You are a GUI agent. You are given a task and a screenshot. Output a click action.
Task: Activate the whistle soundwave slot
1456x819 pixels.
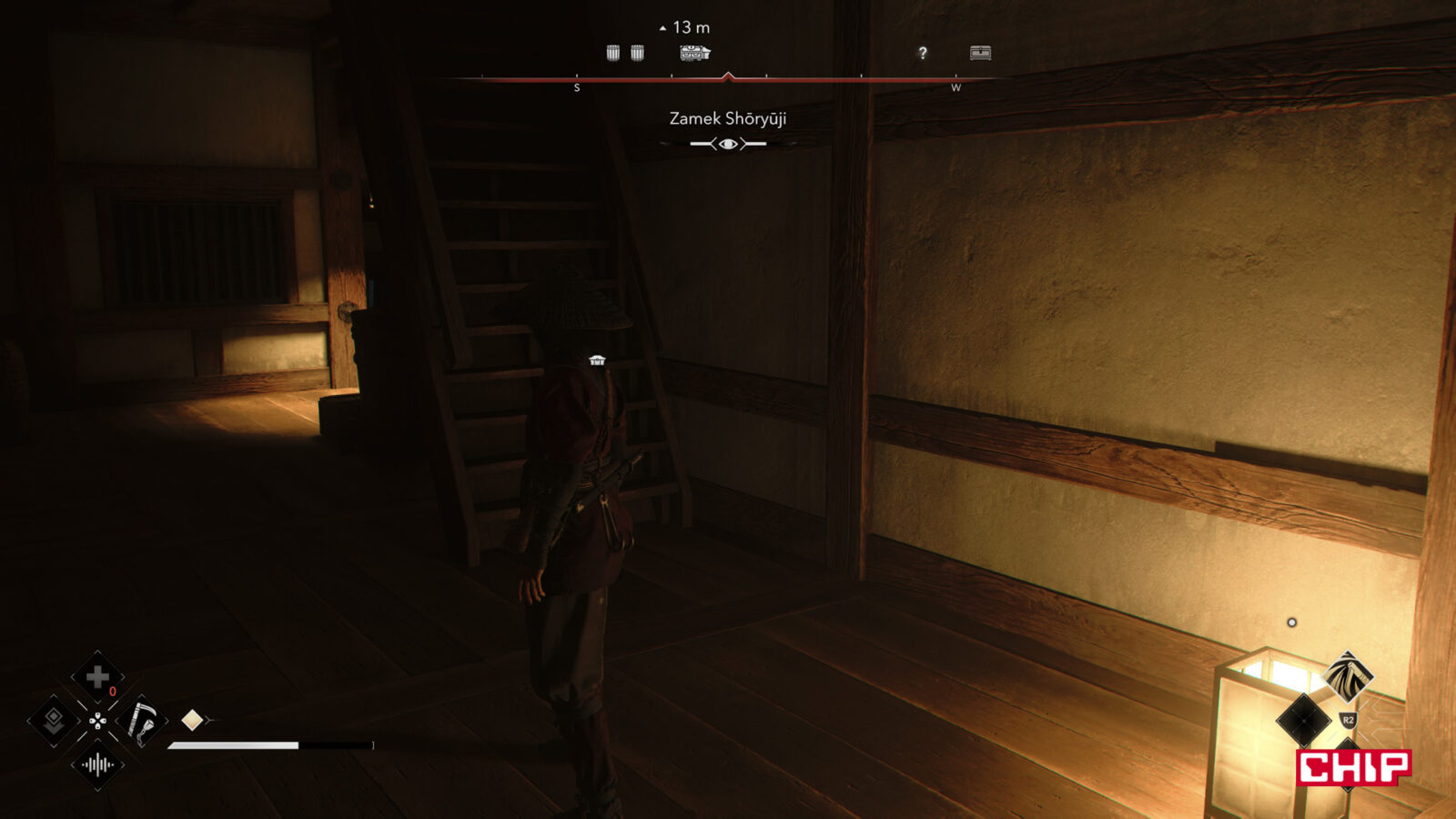click(x=97, y=765)
